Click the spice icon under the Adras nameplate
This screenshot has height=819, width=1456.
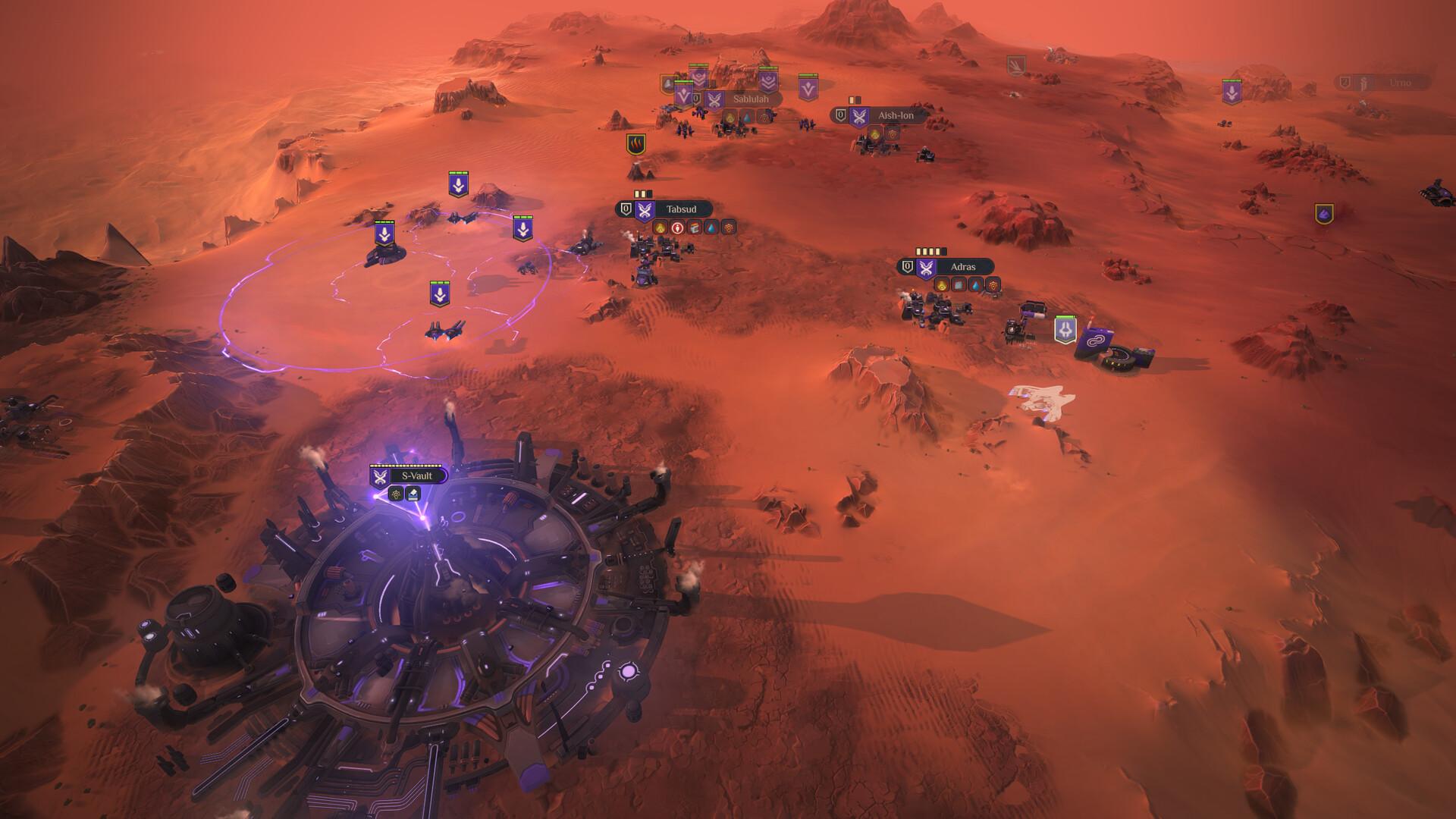pyautogui.click(x=942, y=286)
